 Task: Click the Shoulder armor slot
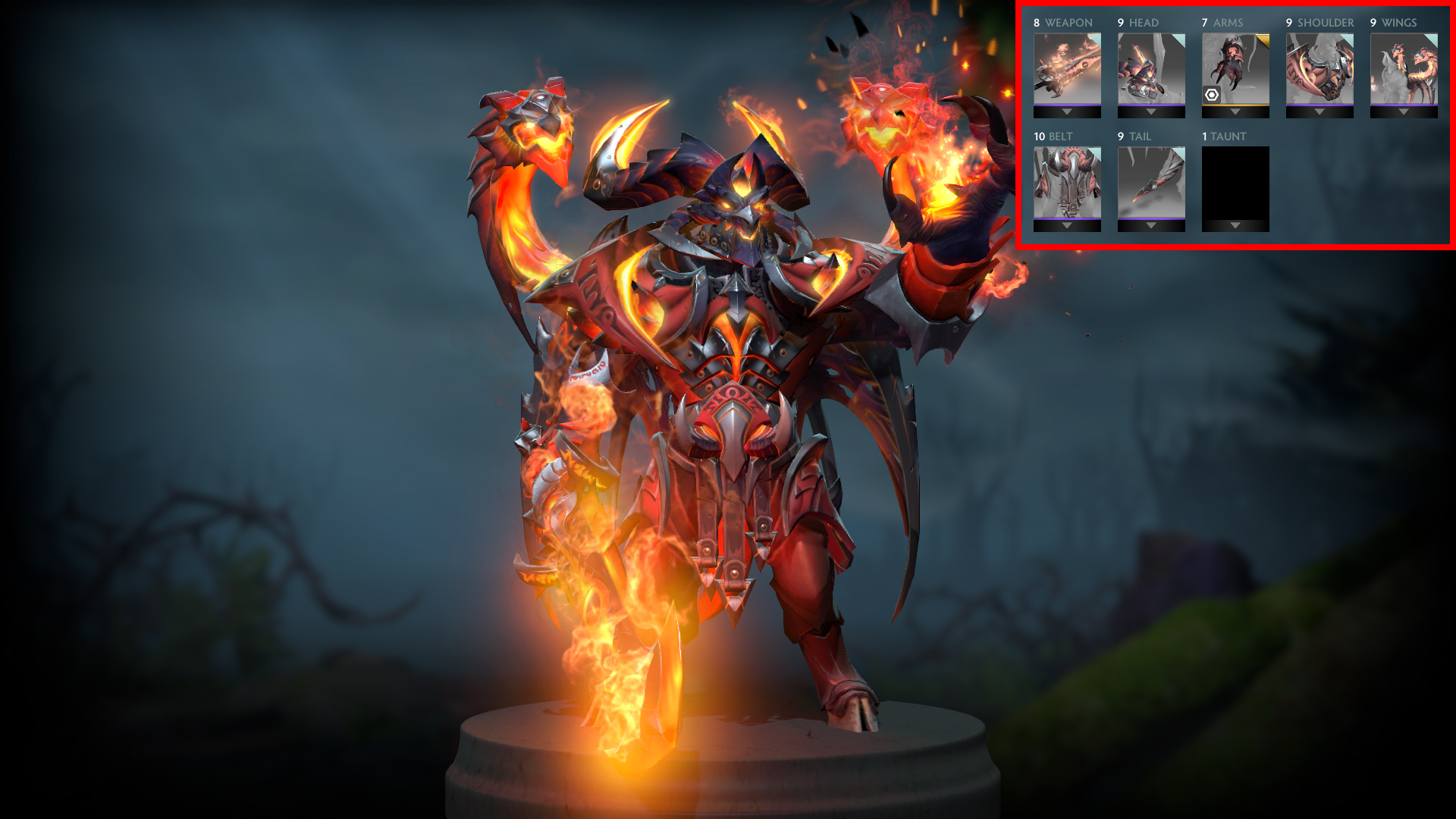(1319, 68)
